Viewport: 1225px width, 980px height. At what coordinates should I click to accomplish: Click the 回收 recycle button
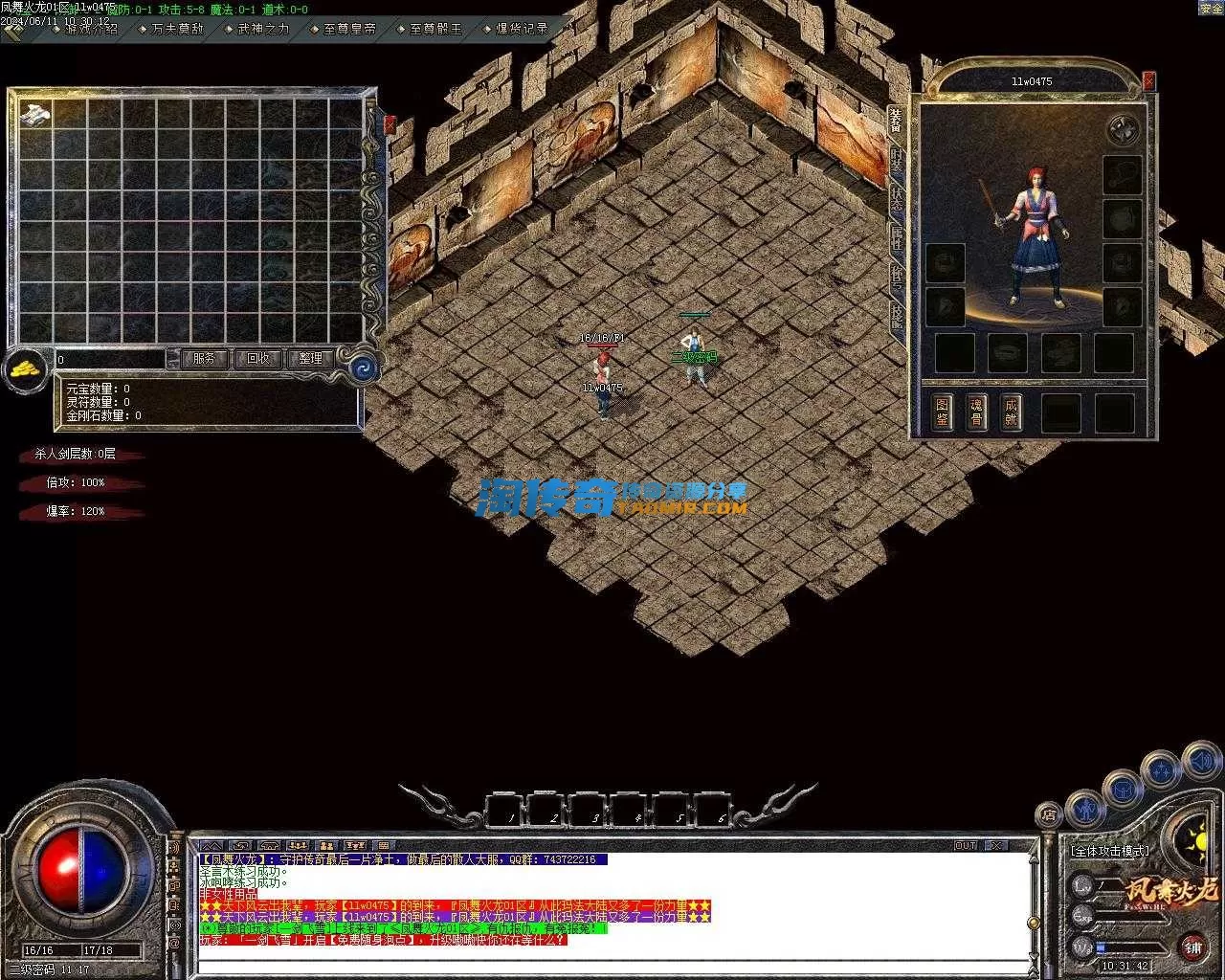pyautogui.click(x=257, y=359)
